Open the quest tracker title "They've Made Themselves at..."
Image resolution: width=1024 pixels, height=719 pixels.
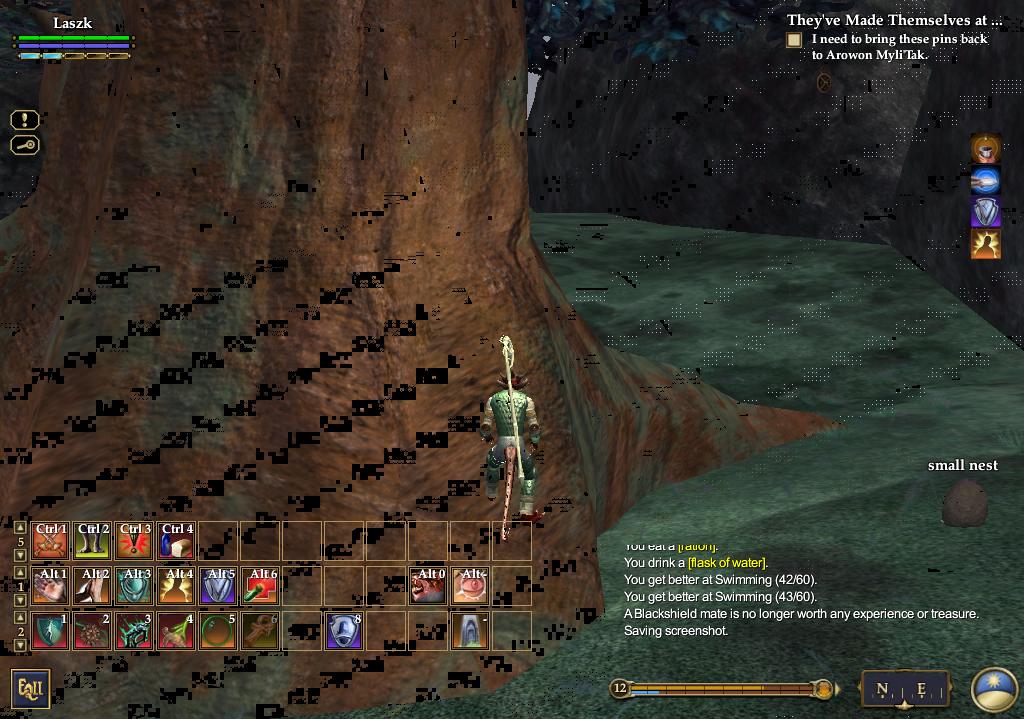894,20
